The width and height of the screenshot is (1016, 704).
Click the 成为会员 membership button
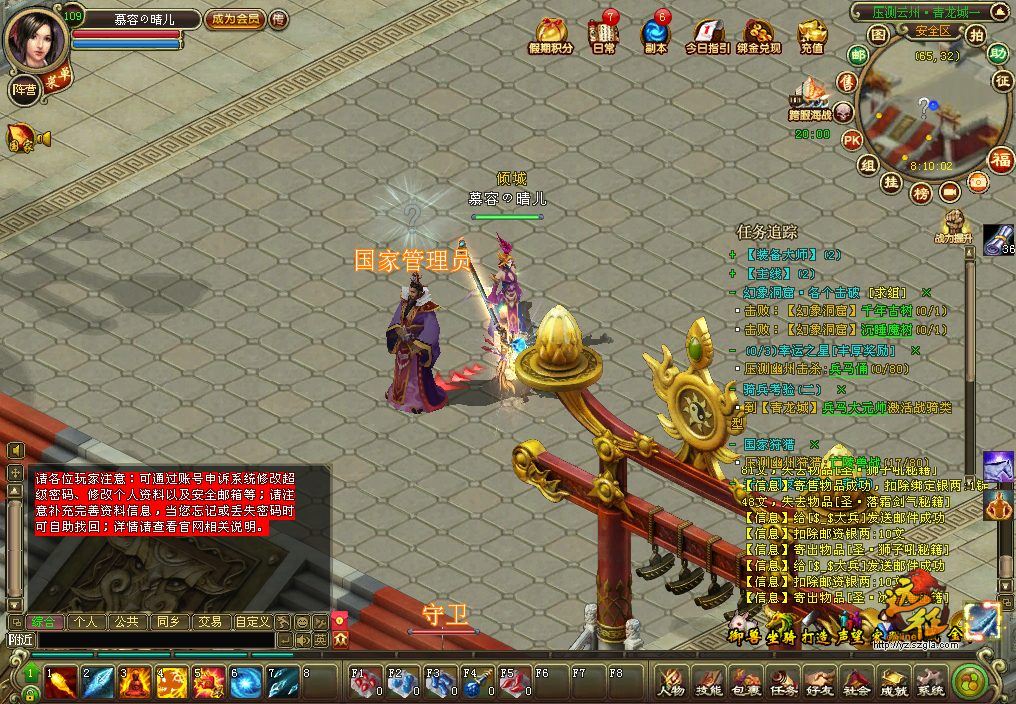233,18
